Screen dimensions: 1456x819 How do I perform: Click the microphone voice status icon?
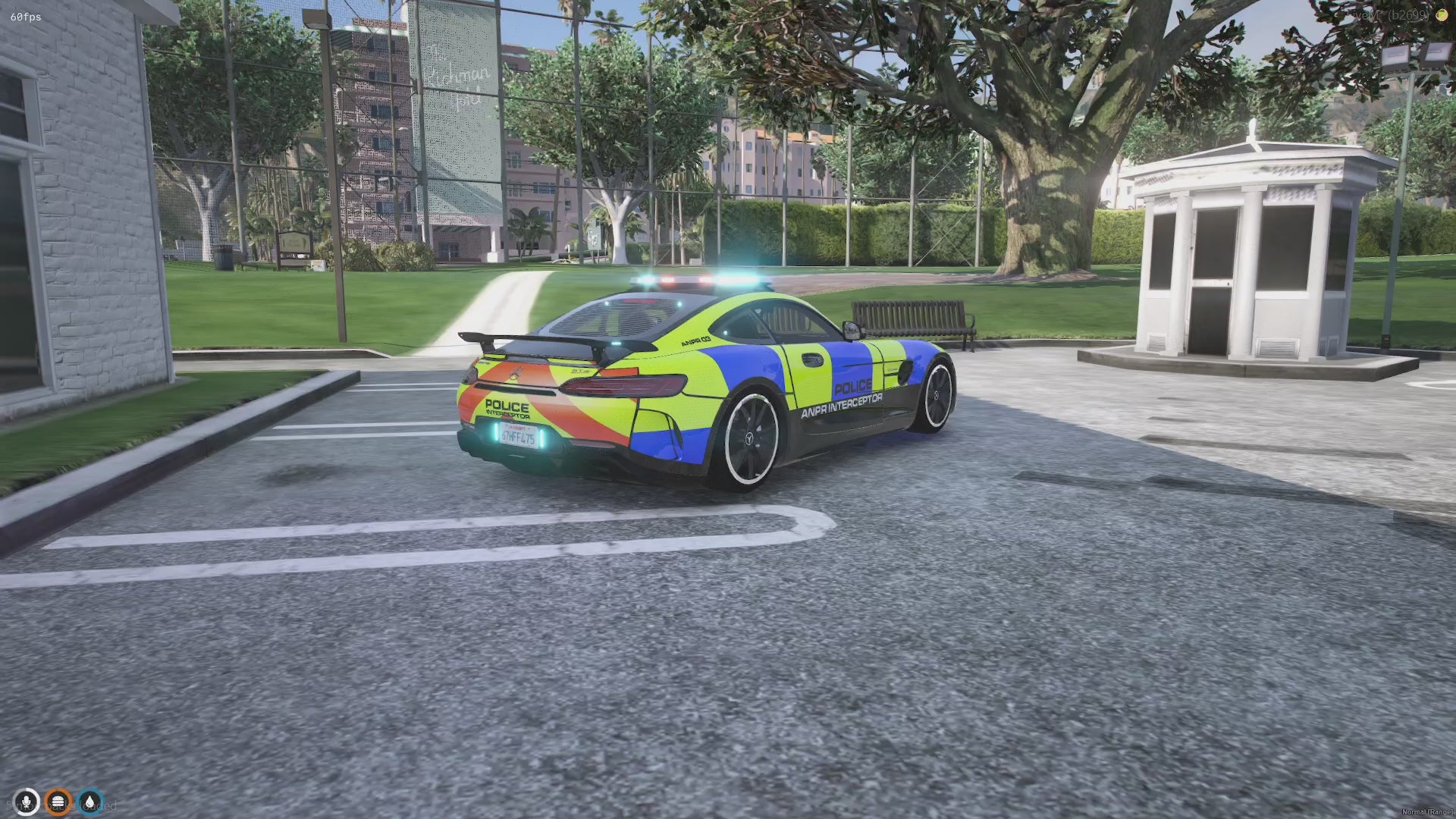[27, 802]
